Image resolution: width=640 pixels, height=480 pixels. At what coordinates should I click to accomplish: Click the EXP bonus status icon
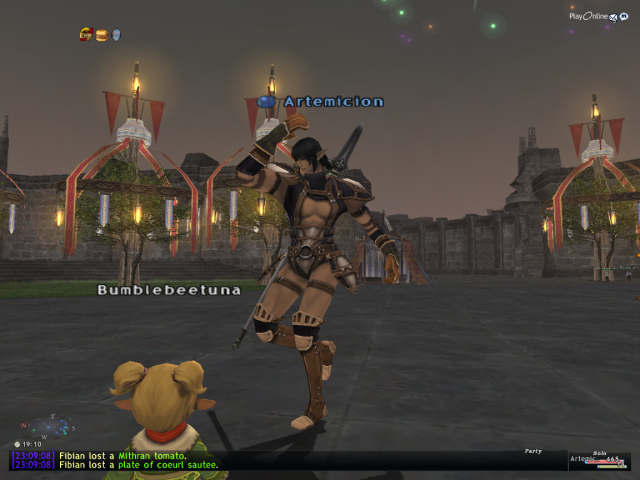[x=86, y=35]
